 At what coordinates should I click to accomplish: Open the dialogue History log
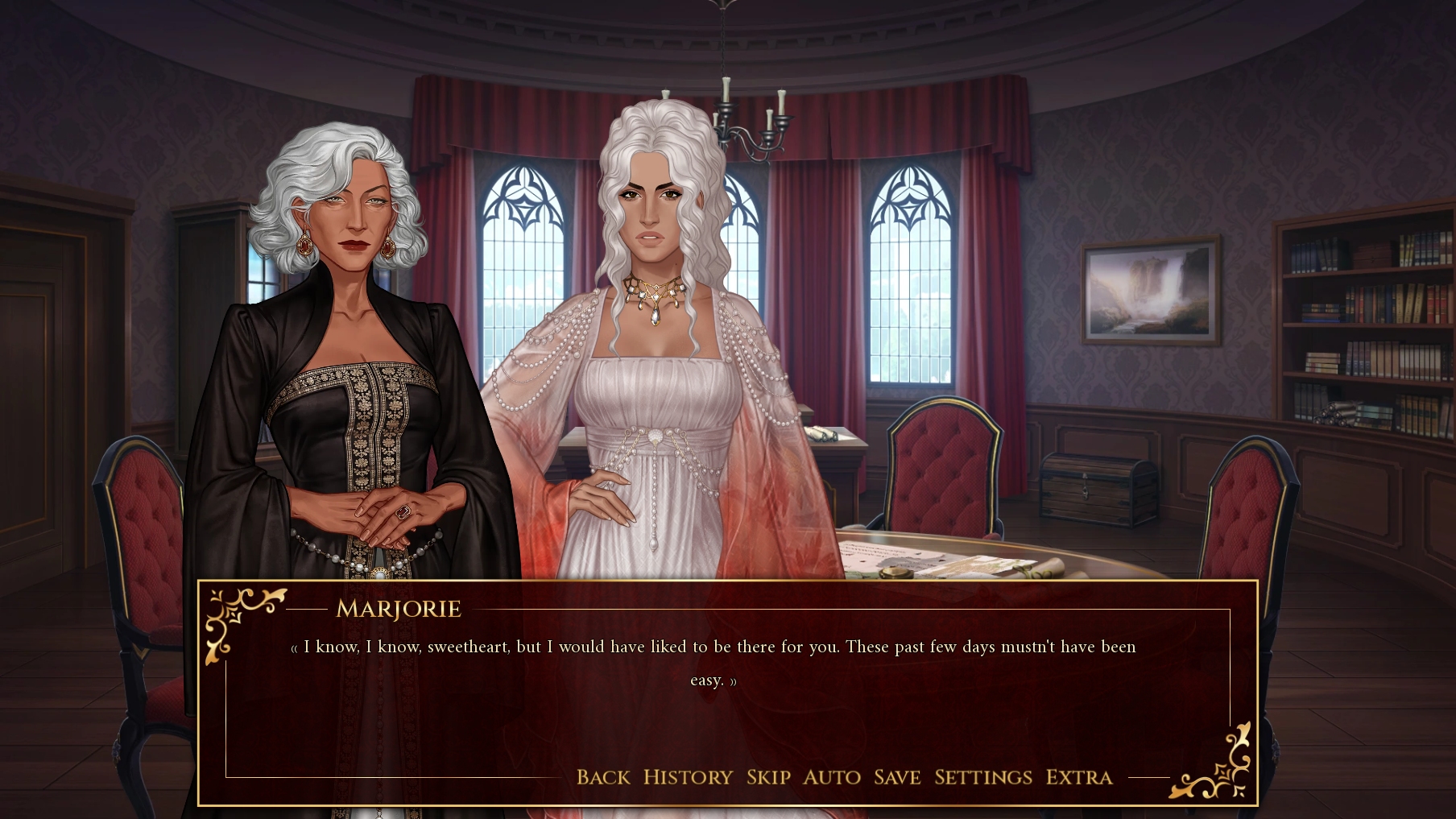click(x=688, y=777)
